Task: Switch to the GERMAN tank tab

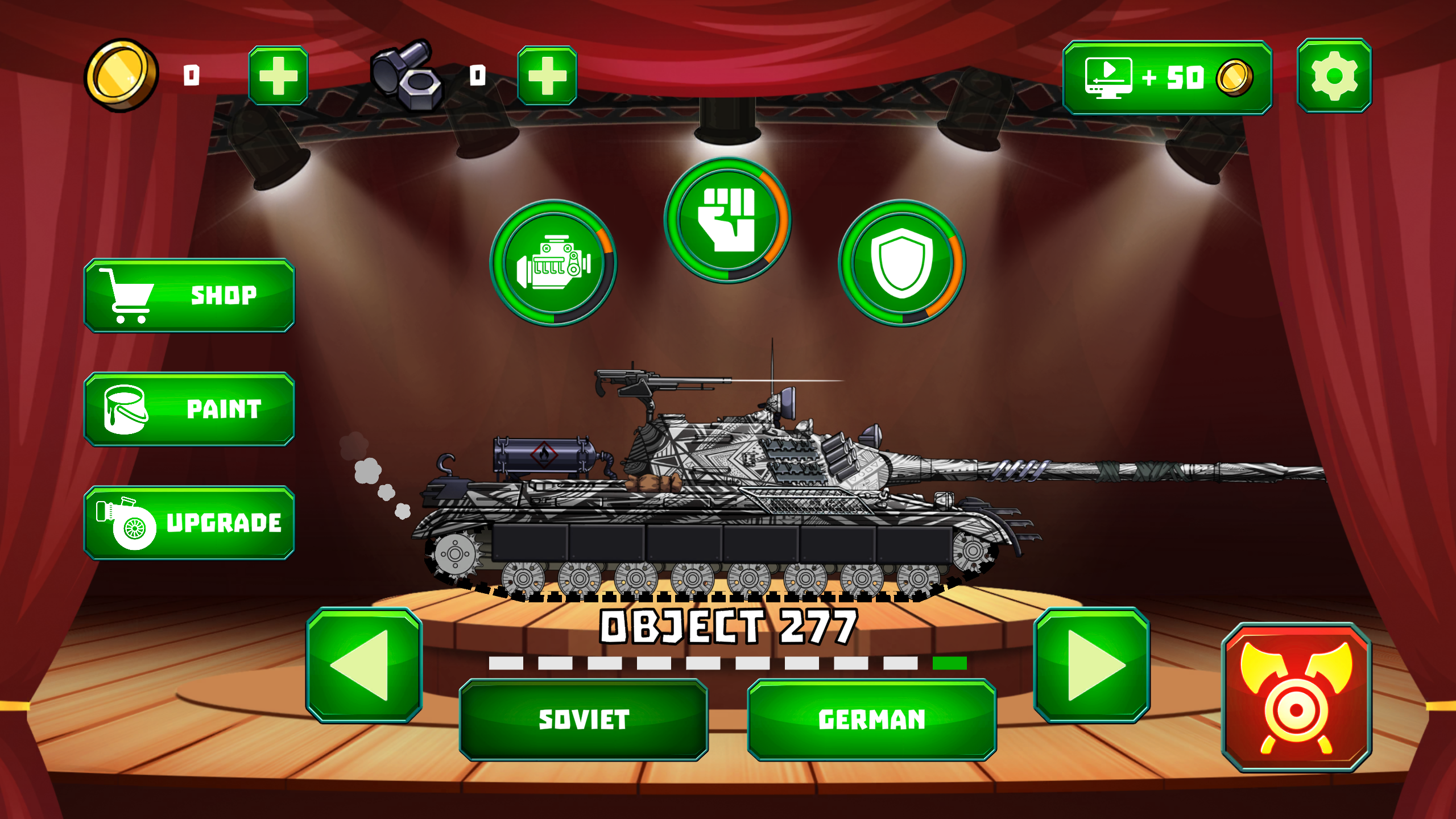Action: tap(871, 721)
